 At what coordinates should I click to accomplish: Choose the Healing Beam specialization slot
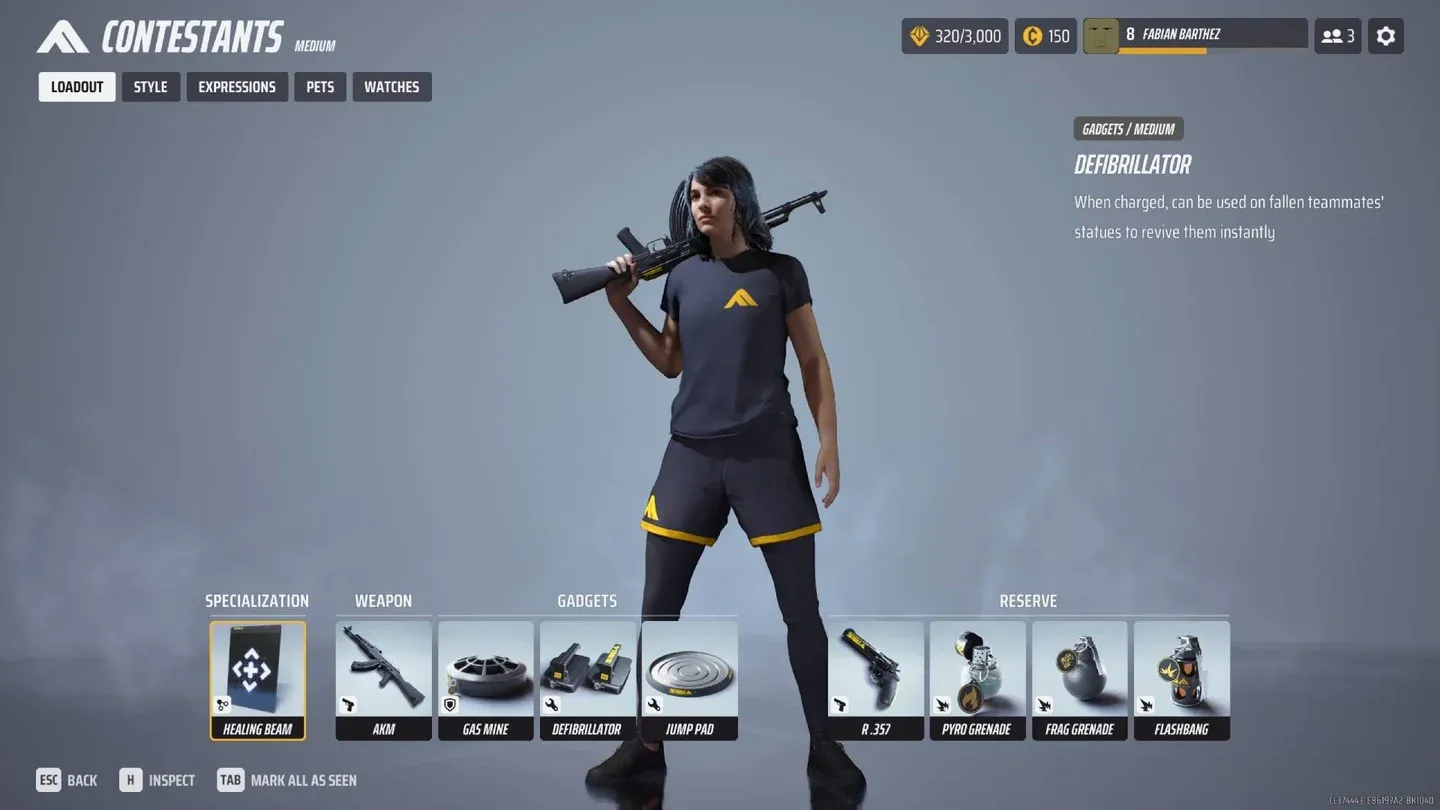[x=258, y=680]
